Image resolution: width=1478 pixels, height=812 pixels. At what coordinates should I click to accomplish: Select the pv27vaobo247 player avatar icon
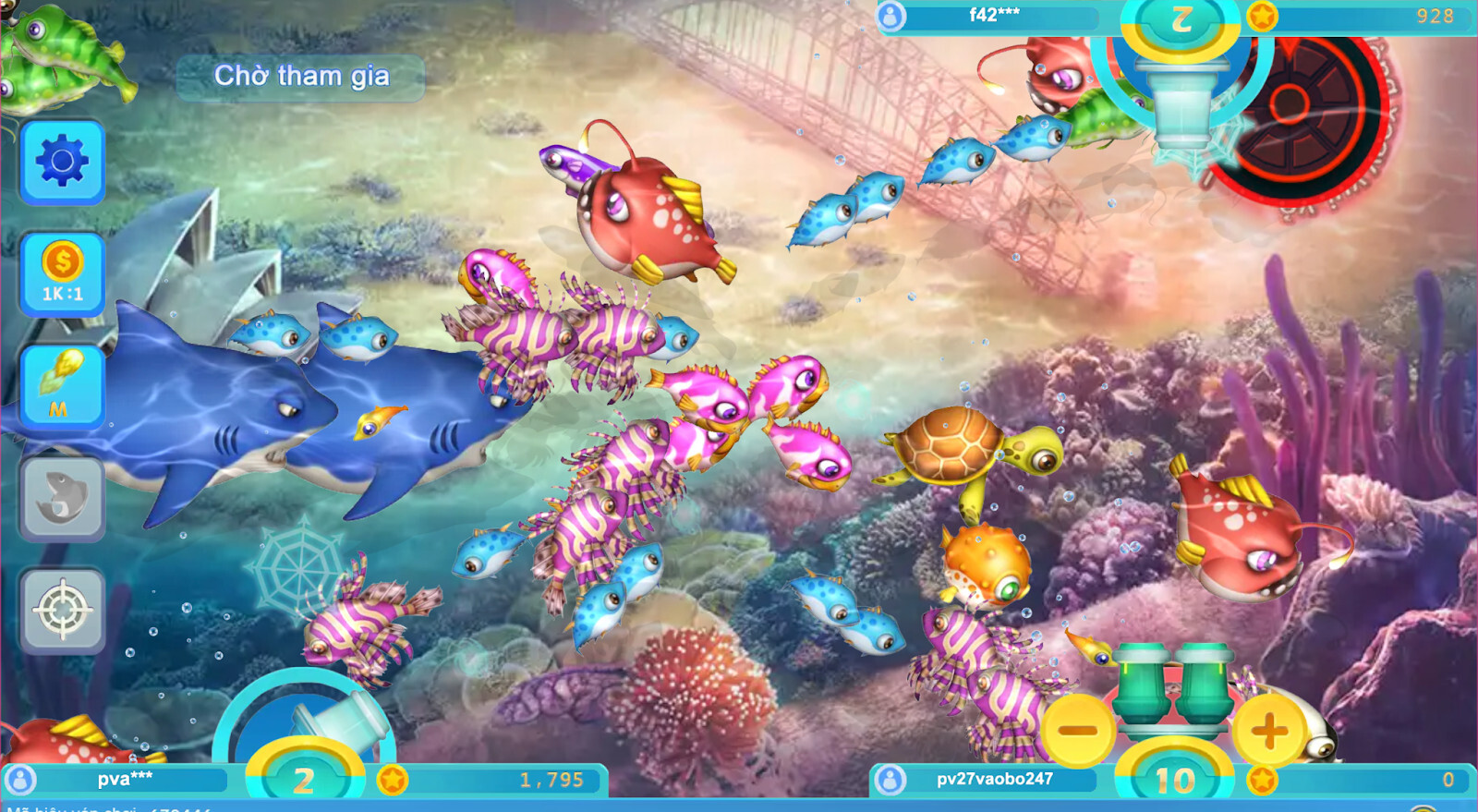point(890,780)
